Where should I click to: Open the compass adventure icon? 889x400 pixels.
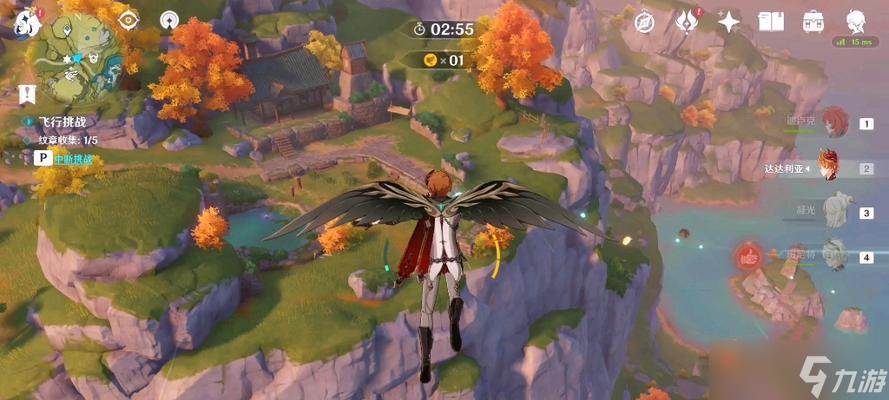click(x=645, y=20)
